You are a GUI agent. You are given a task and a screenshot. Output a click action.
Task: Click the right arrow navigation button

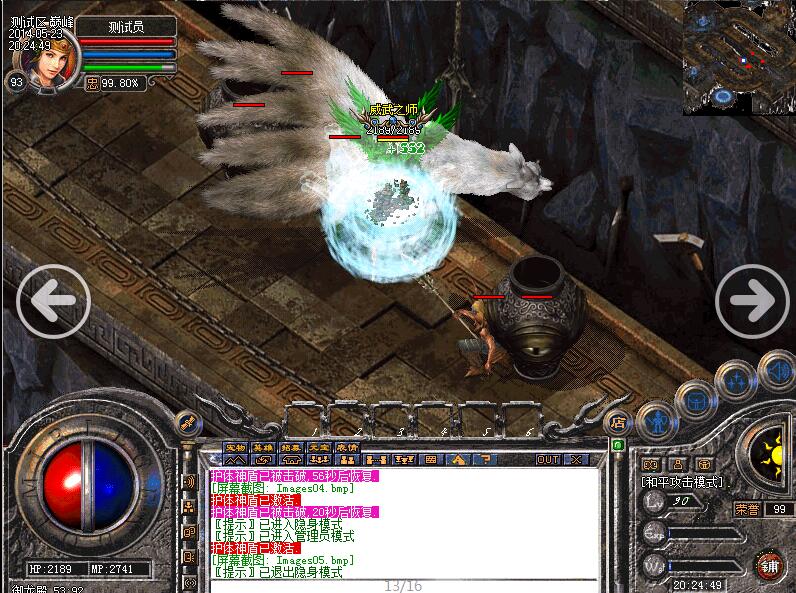click(751, 299)
